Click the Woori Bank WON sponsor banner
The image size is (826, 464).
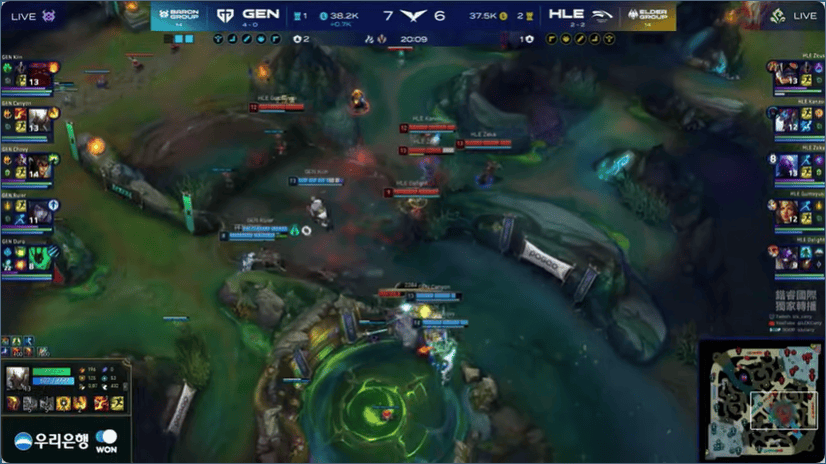pyautogui.click(x=66, y=441)
